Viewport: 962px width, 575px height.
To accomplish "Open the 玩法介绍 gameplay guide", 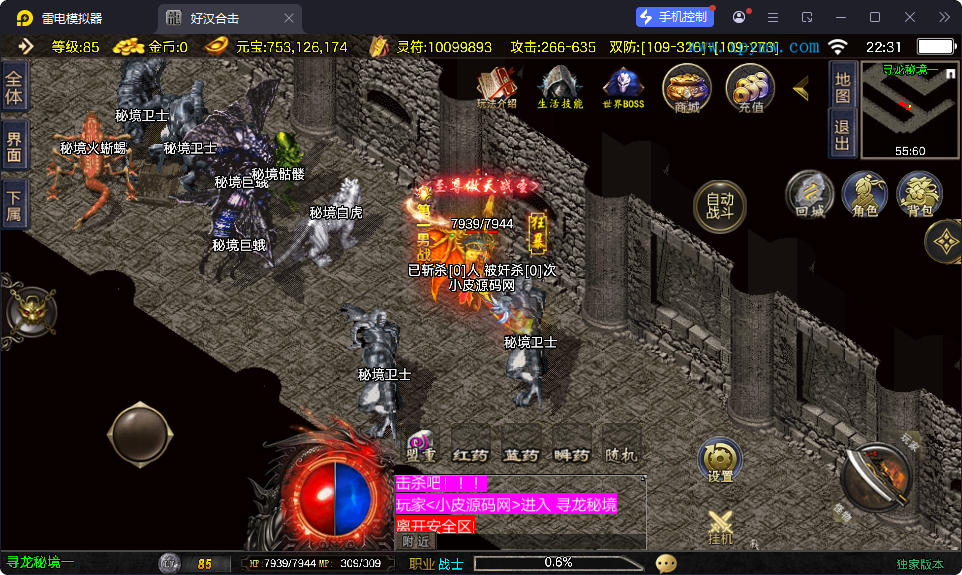I will [x=496, y=88].
